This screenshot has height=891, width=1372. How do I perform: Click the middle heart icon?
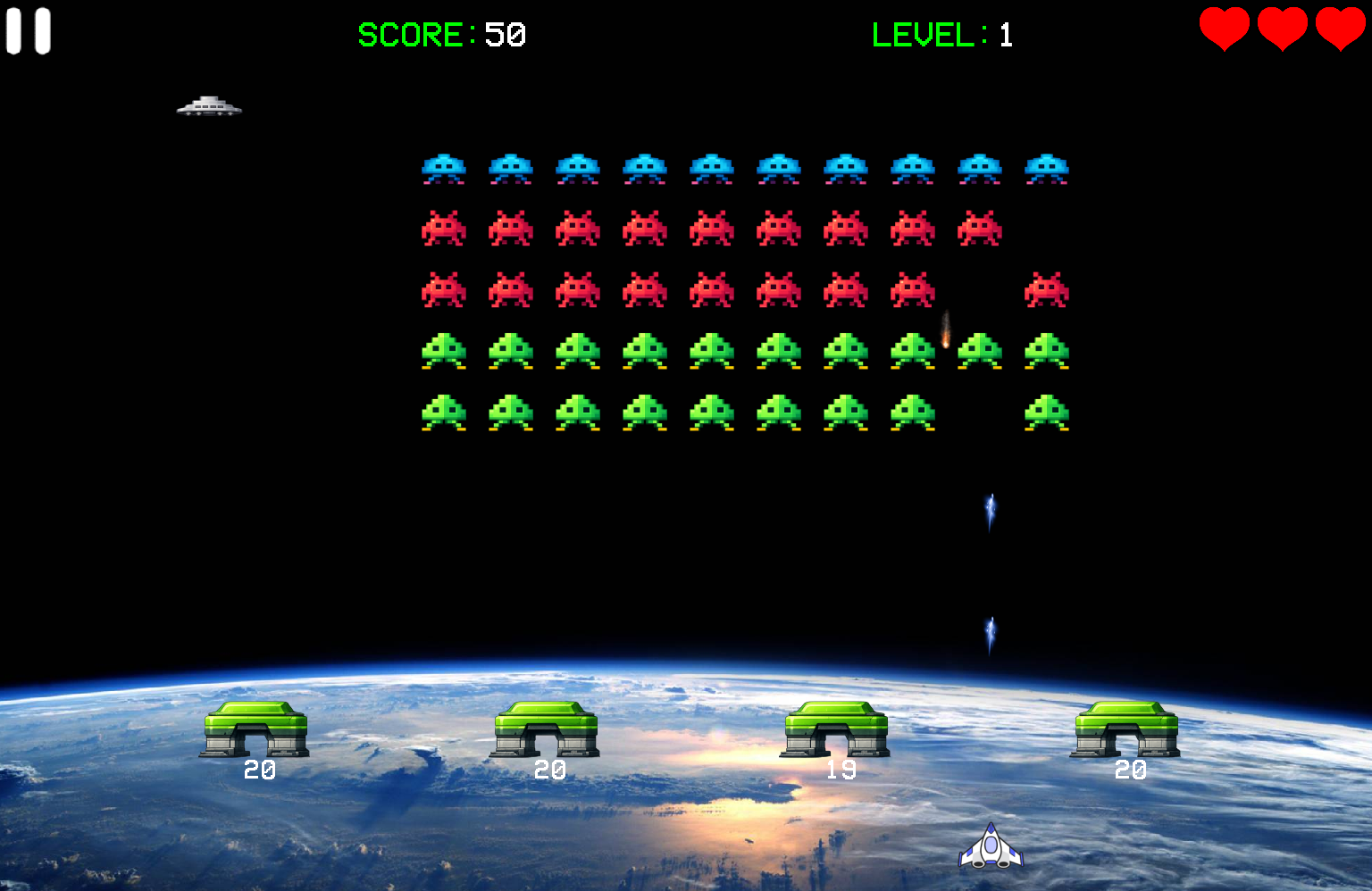point(1281,29)
